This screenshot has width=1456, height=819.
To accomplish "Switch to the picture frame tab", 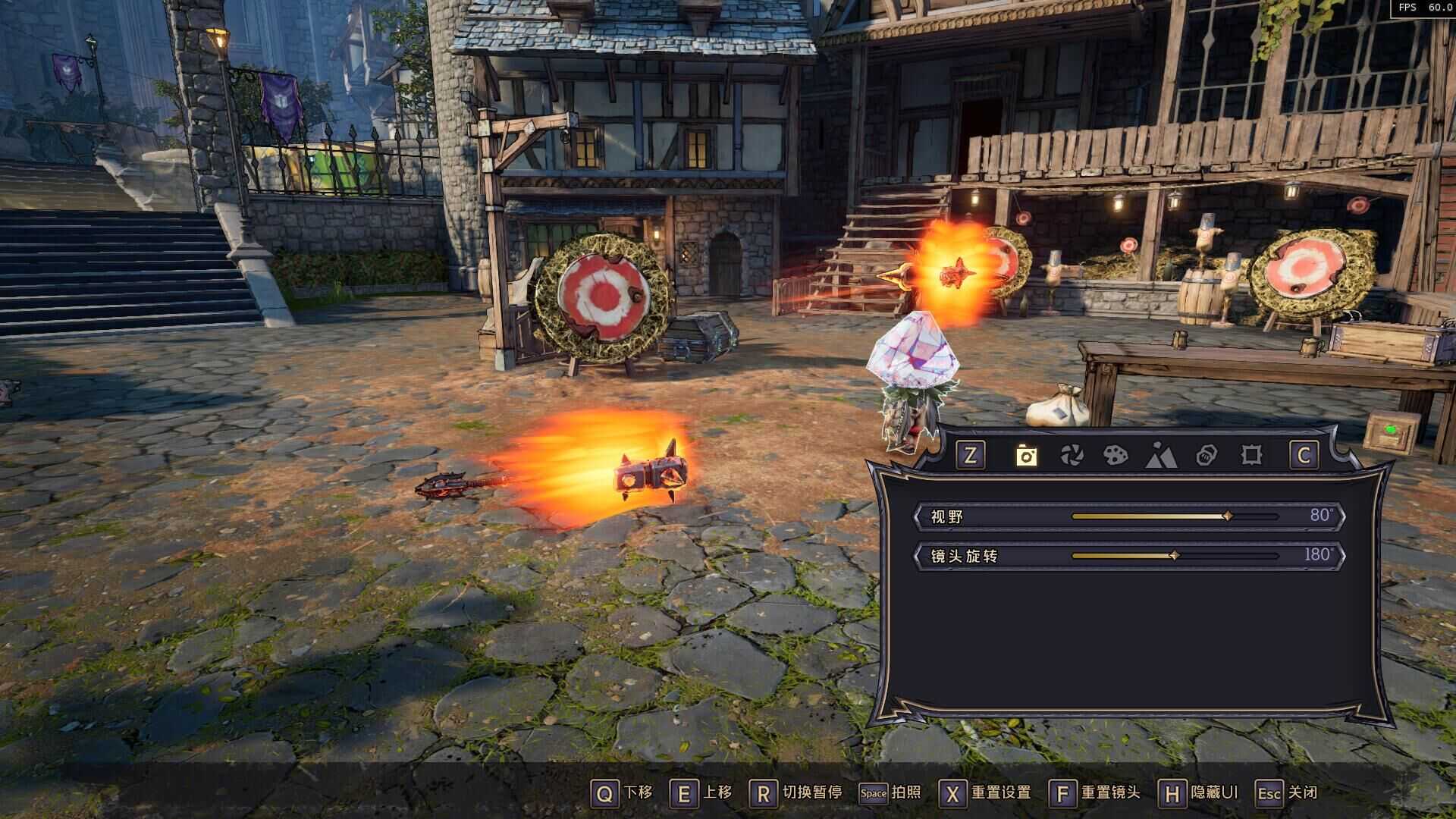I will (x=1251, y=455).
